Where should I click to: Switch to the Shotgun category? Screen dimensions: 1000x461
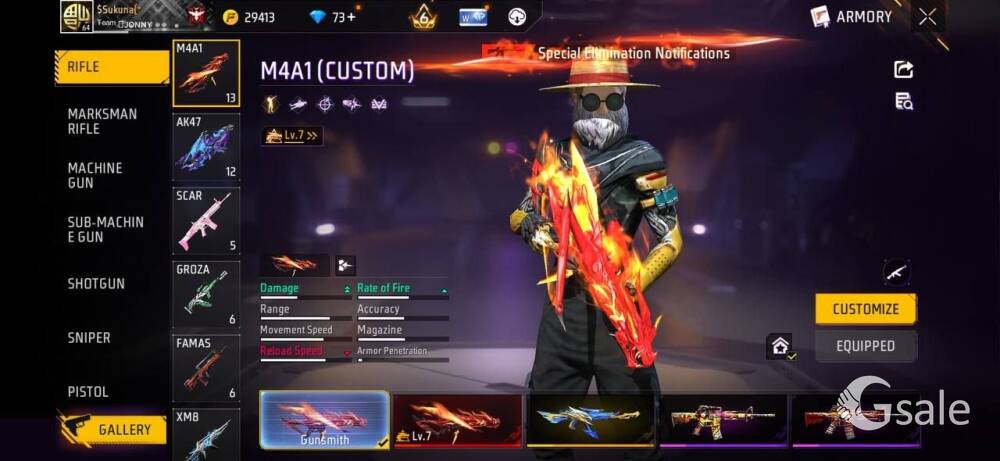coord(96,284)
